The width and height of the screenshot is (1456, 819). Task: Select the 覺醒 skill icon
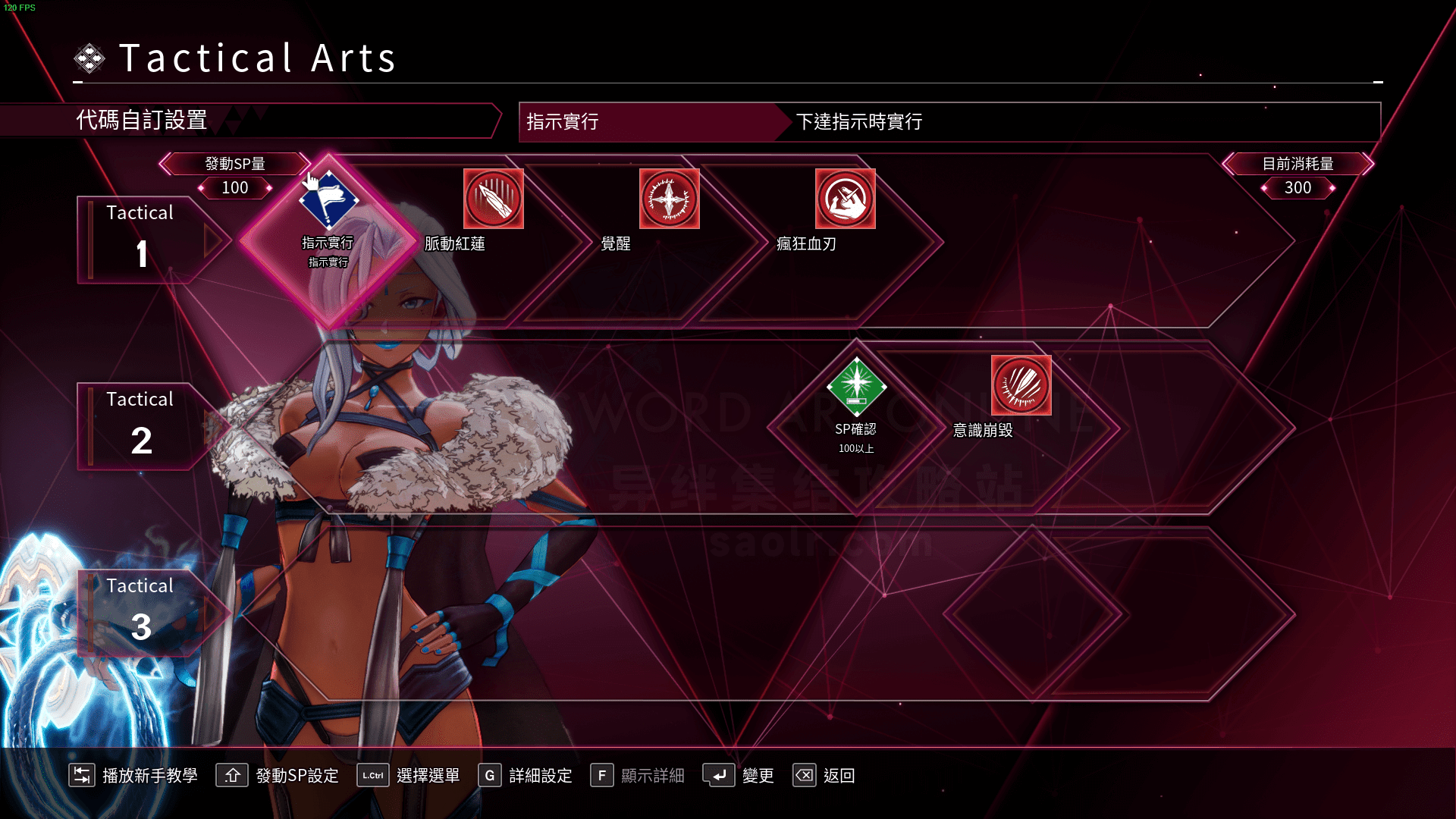(x=669, y=199)
